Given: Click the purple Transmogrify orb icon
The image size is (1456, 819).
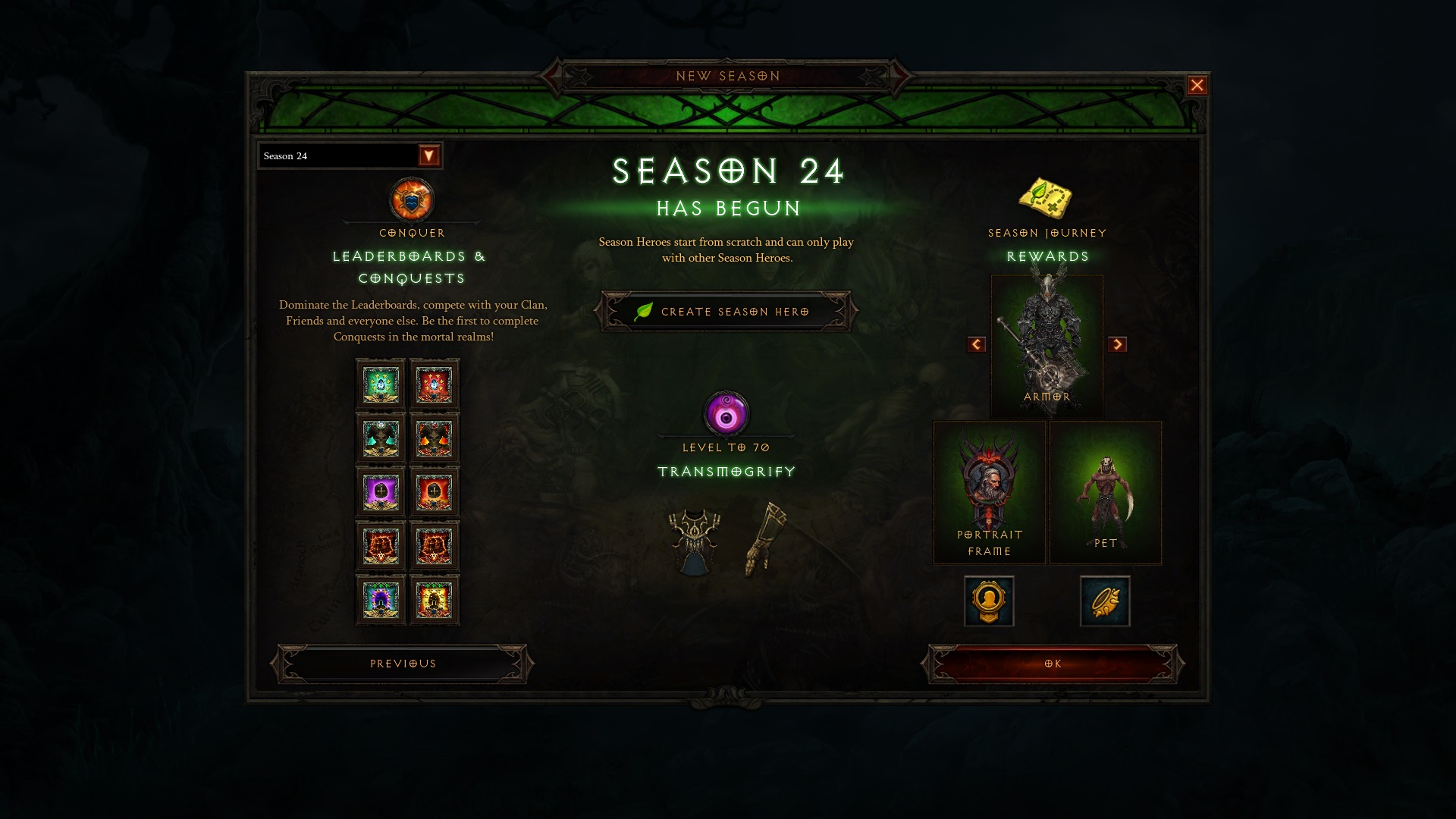Looking at the screenshot, I should [x=725, y=413].
